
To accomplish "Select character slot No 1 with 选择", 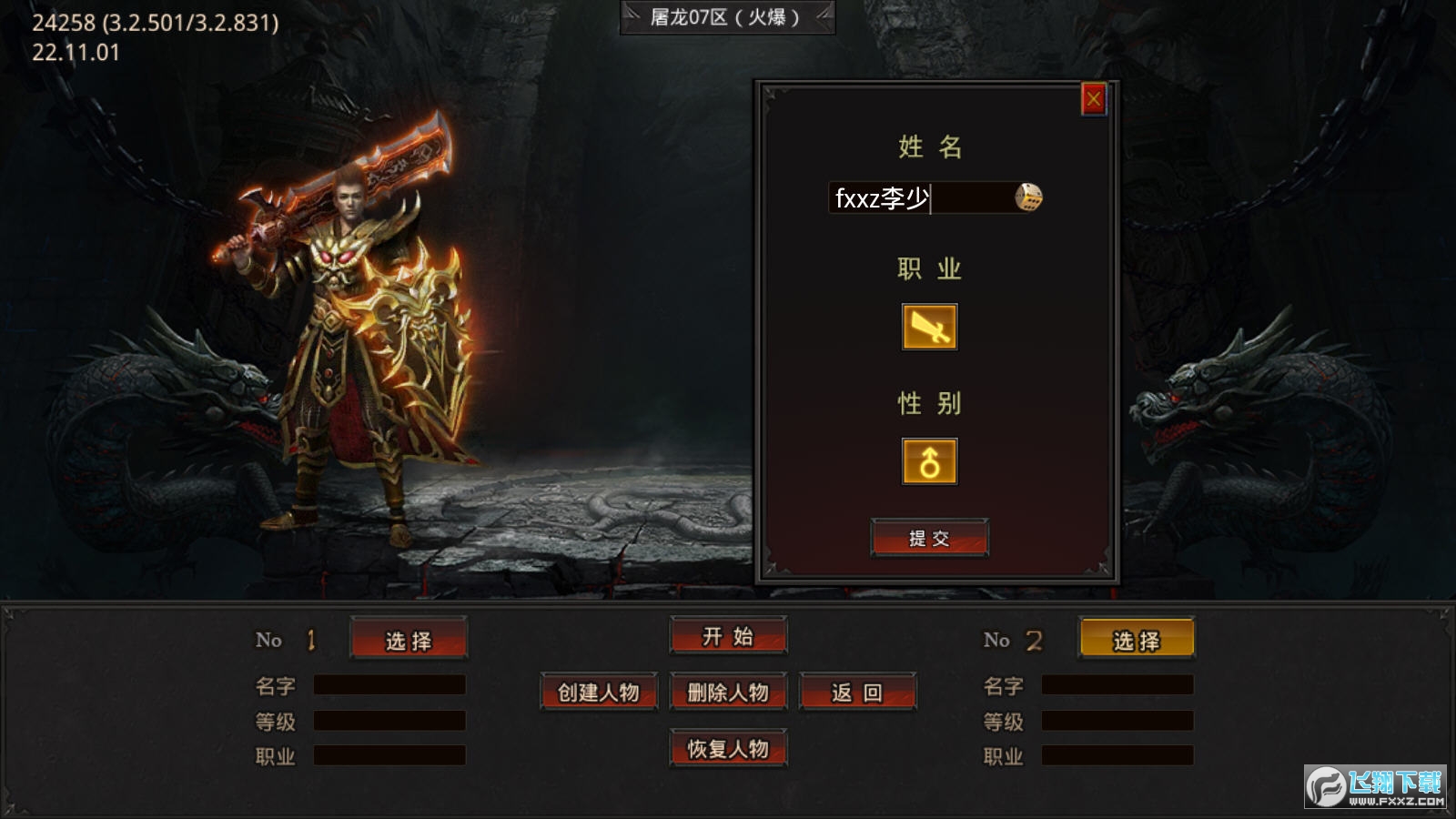I will 409,639.
